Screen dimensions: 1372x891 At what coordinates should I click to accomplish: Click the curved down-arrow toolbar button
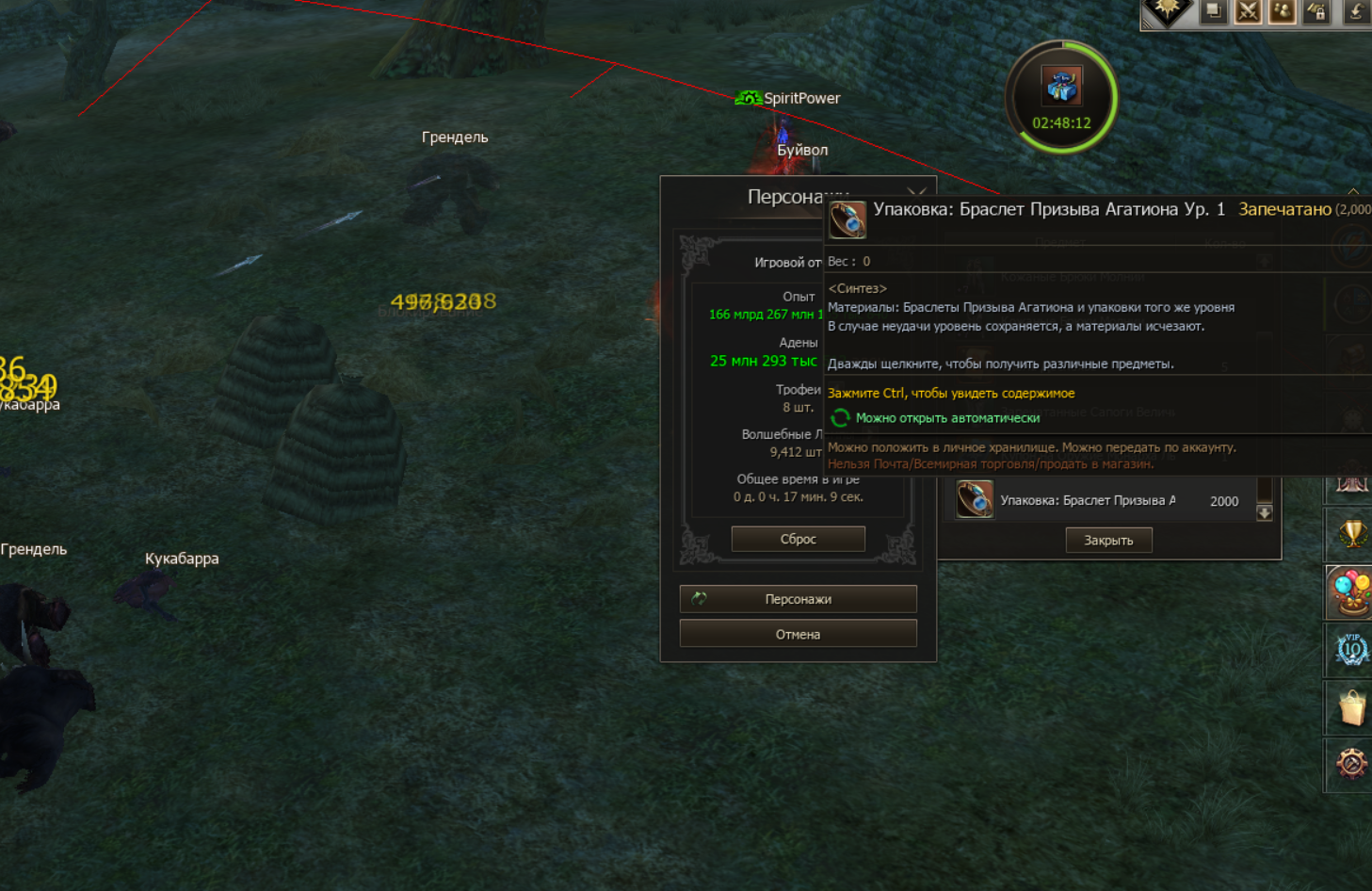1354,11
